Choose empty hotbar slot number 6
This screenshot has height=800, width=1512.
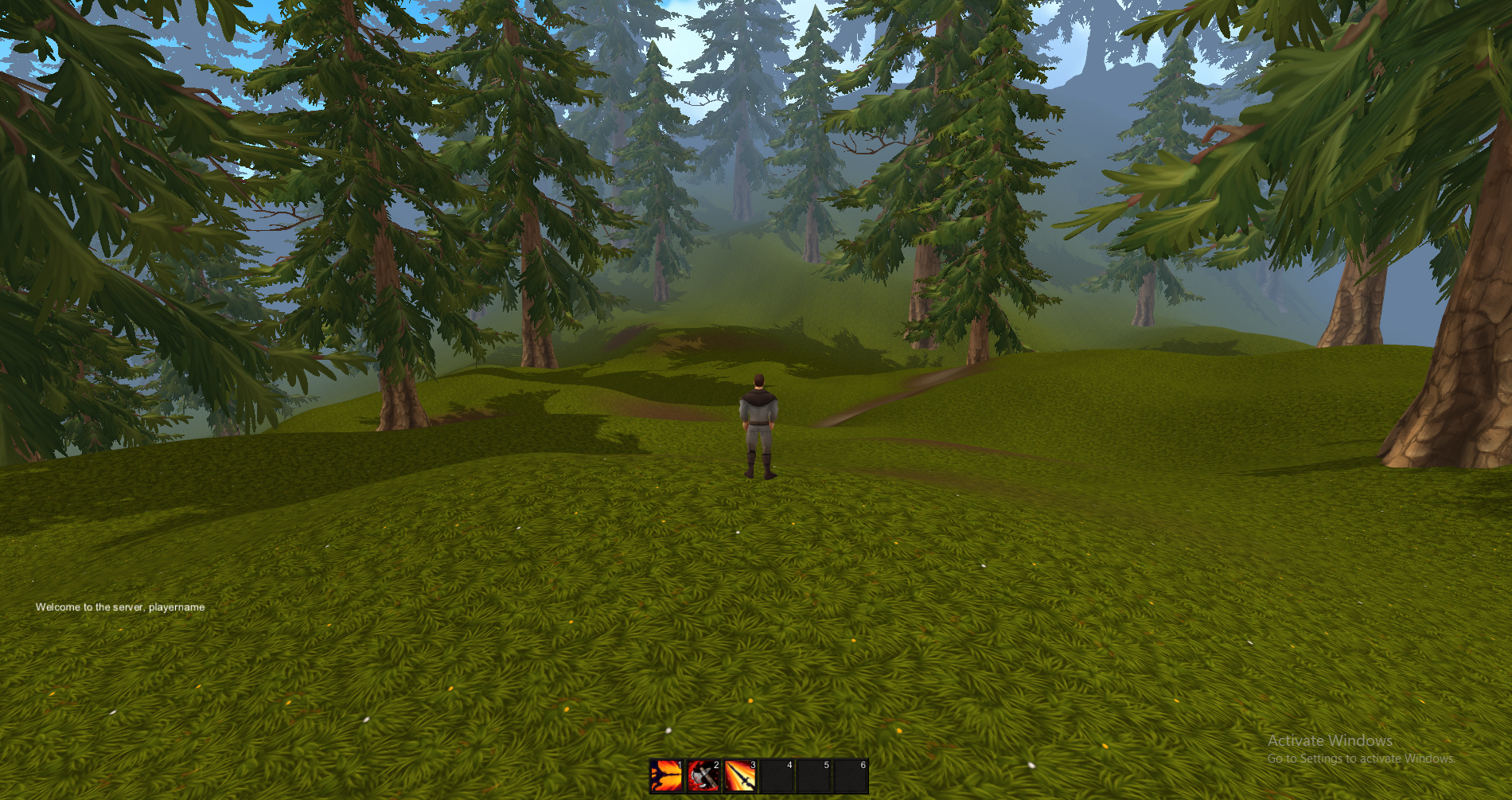(850, 776)
